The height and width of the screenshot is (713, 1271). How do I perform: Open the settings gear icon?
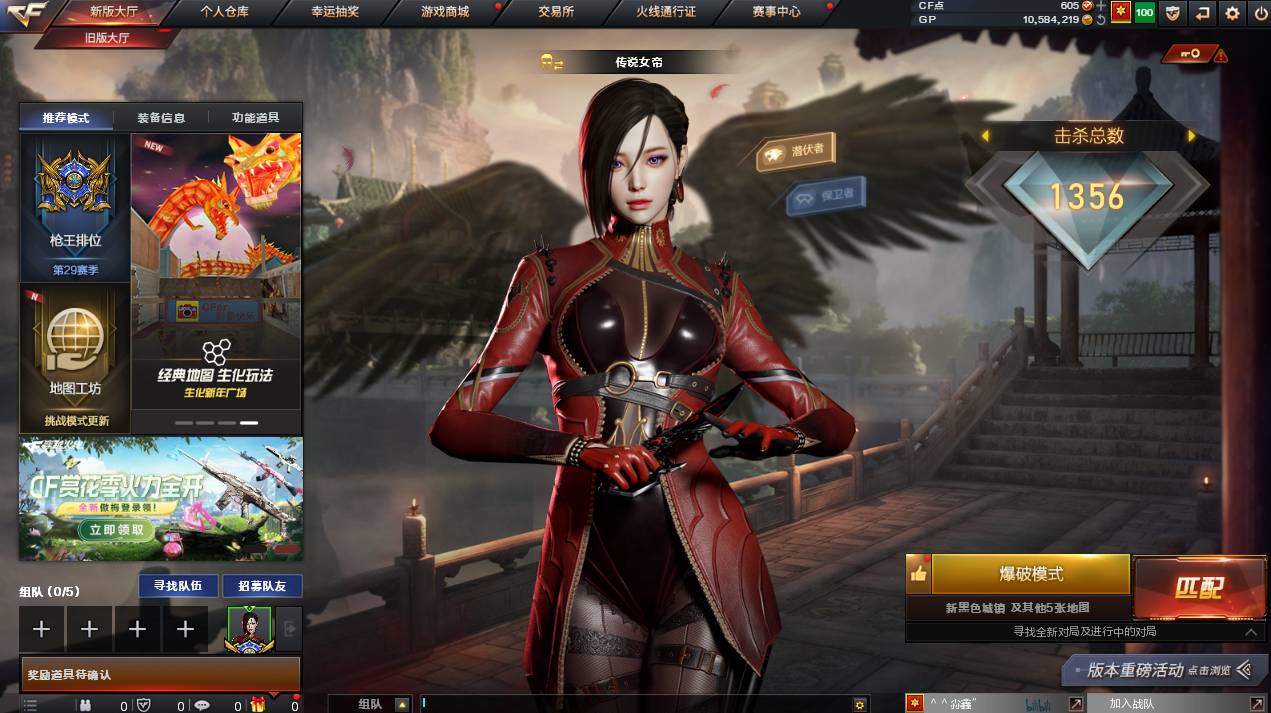point(1232,13)
